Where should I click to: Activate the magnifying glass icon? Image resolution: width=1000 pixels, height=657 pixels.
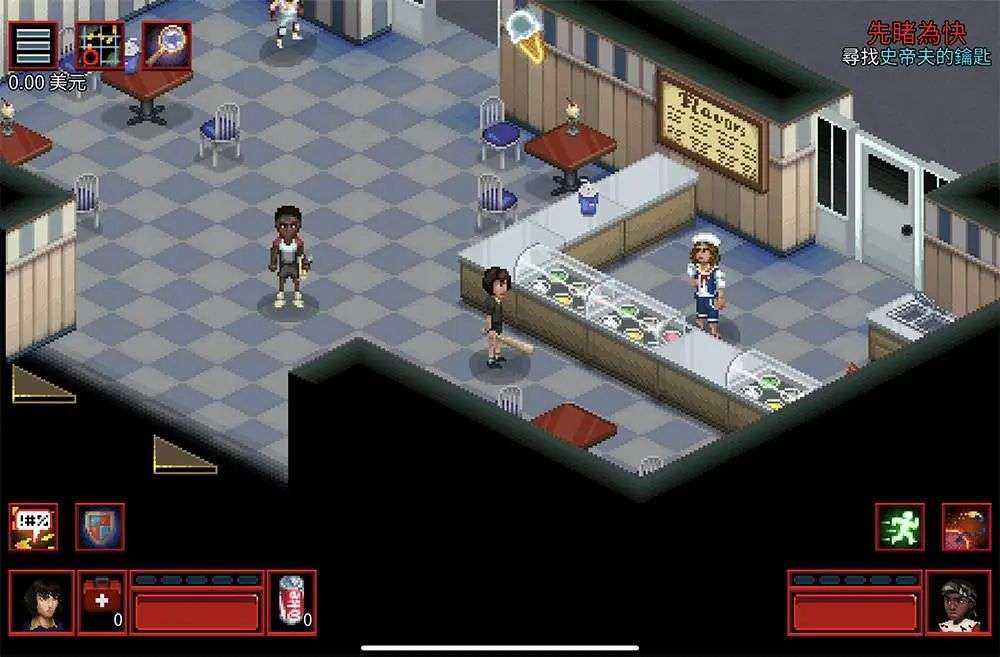(166, 46)
